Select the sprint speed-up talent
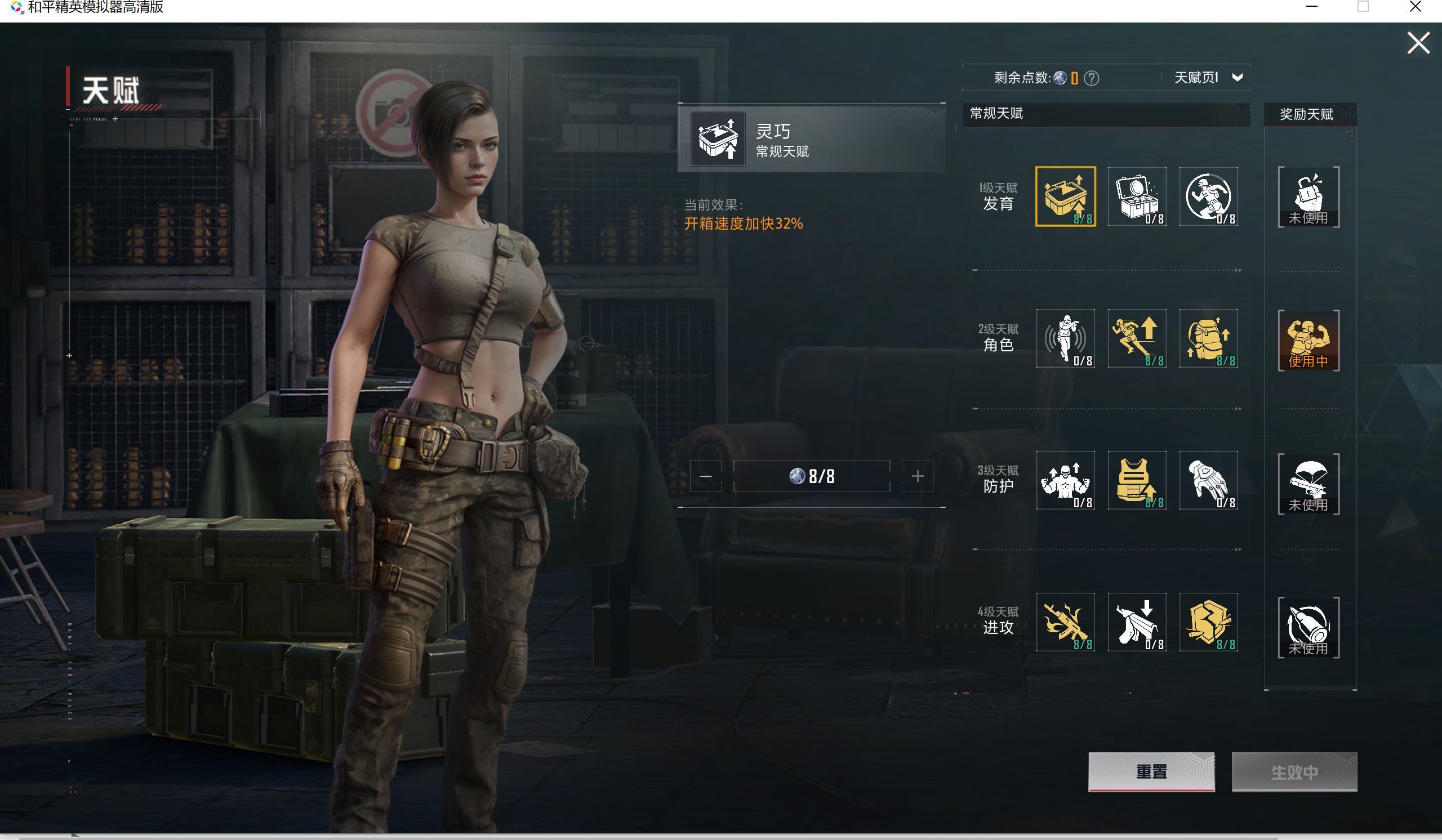The image size is (1442, 840). (1137, 338)
